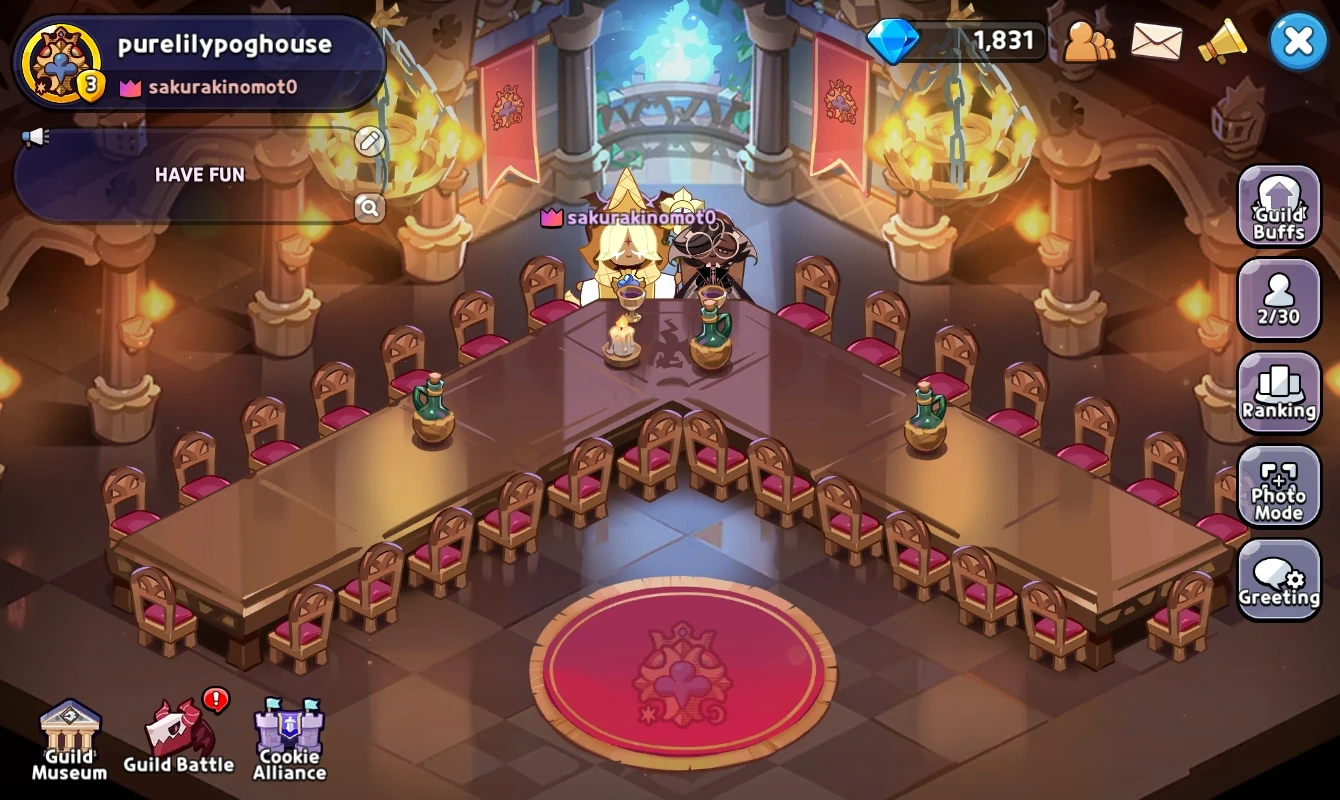Image resolution: width=1340 pixels, height=800 pixels.
Task: Open the diamond balance showing 1,831
Action: [x=960, y=41]
